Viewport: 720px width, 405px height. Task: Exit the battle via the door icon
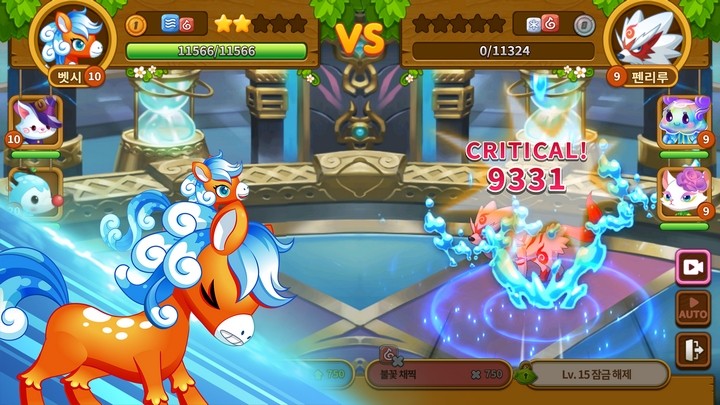(x=692, y=350)
